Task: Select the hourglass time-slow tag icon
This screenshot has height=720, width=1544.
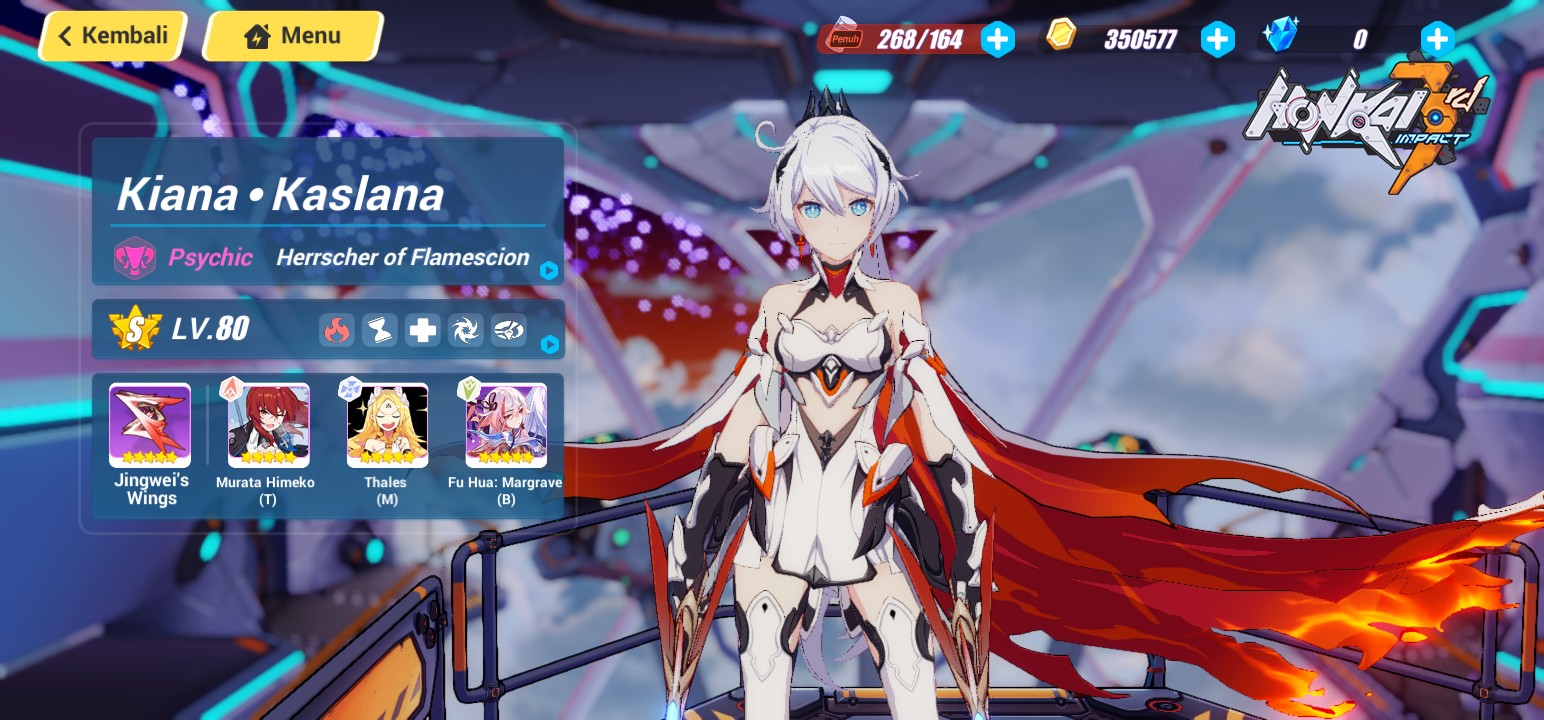Action: tap(379, 330)
